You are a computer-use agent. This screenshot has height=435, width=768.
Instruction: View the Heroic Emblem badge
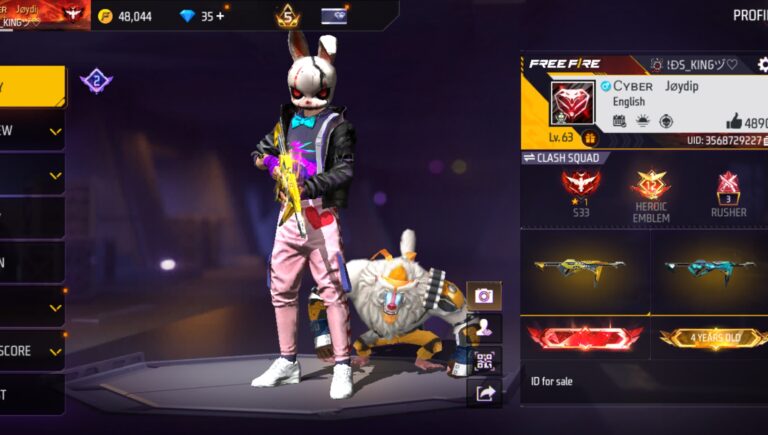click(x=650, y=195)
